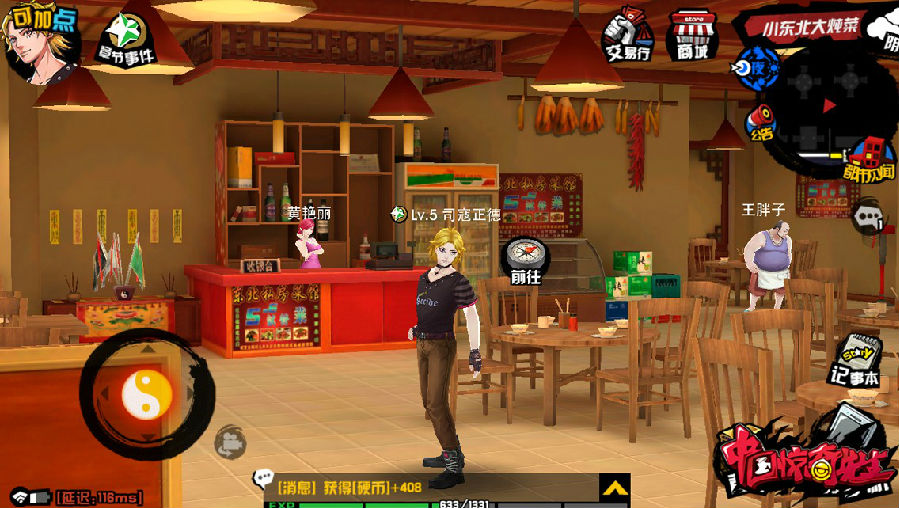Open the 交易行 trading house
The height and width of the screenshot is (508, 899).
(629, 34)
